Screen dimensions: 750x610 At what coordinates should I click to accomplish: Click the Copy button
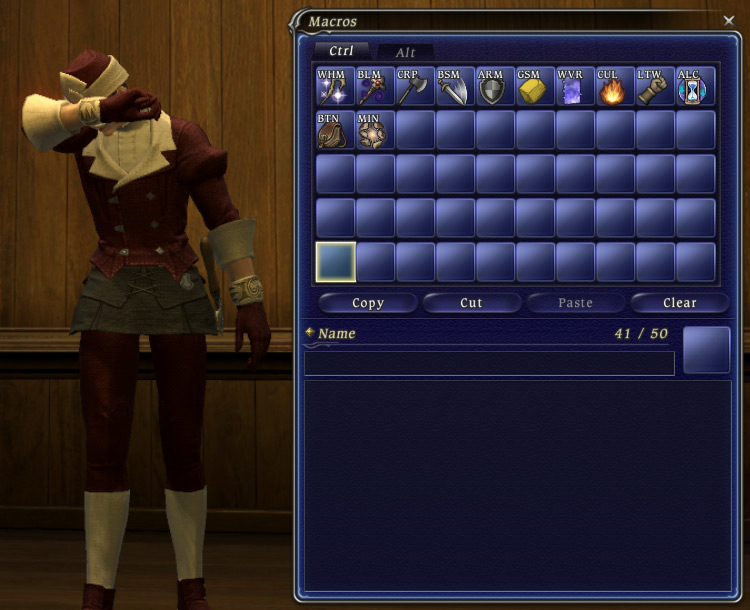click(x=368, y=303)
